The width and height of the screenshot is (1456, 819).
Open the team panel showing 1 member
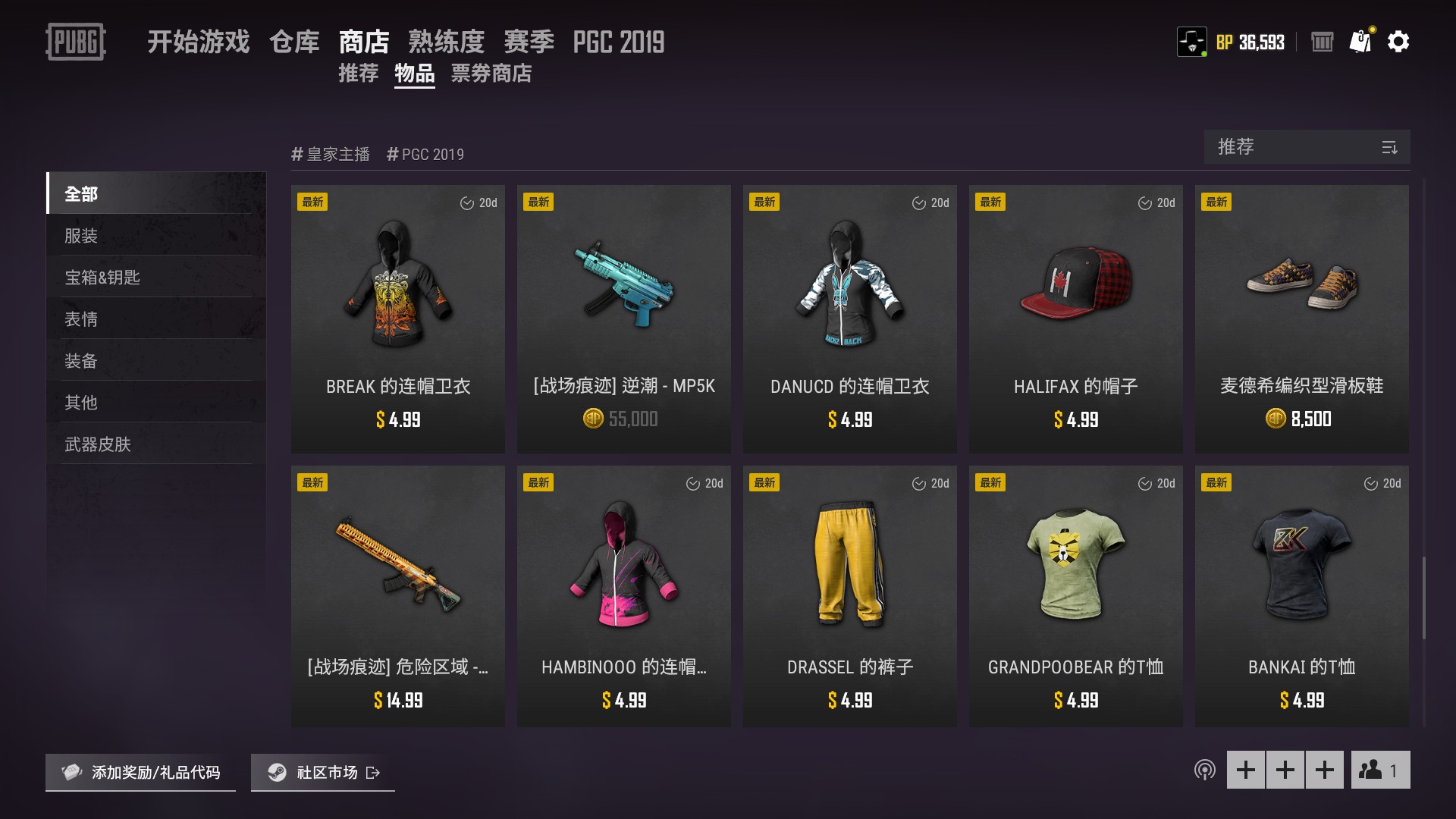1379,770
